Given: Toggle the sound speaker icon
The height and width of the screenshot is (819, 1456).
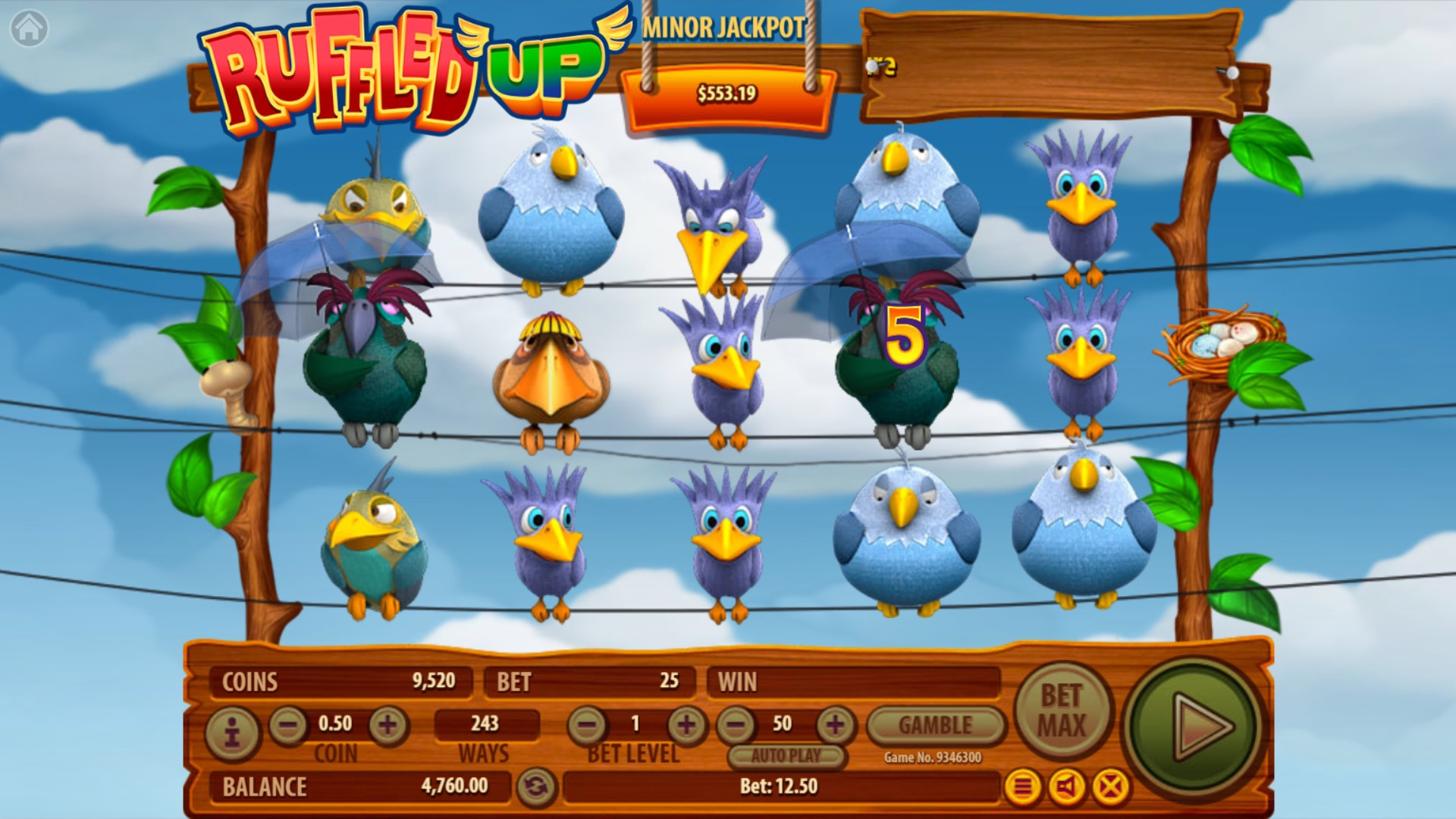Looking at the screenshot, I should coord(1066,787).
